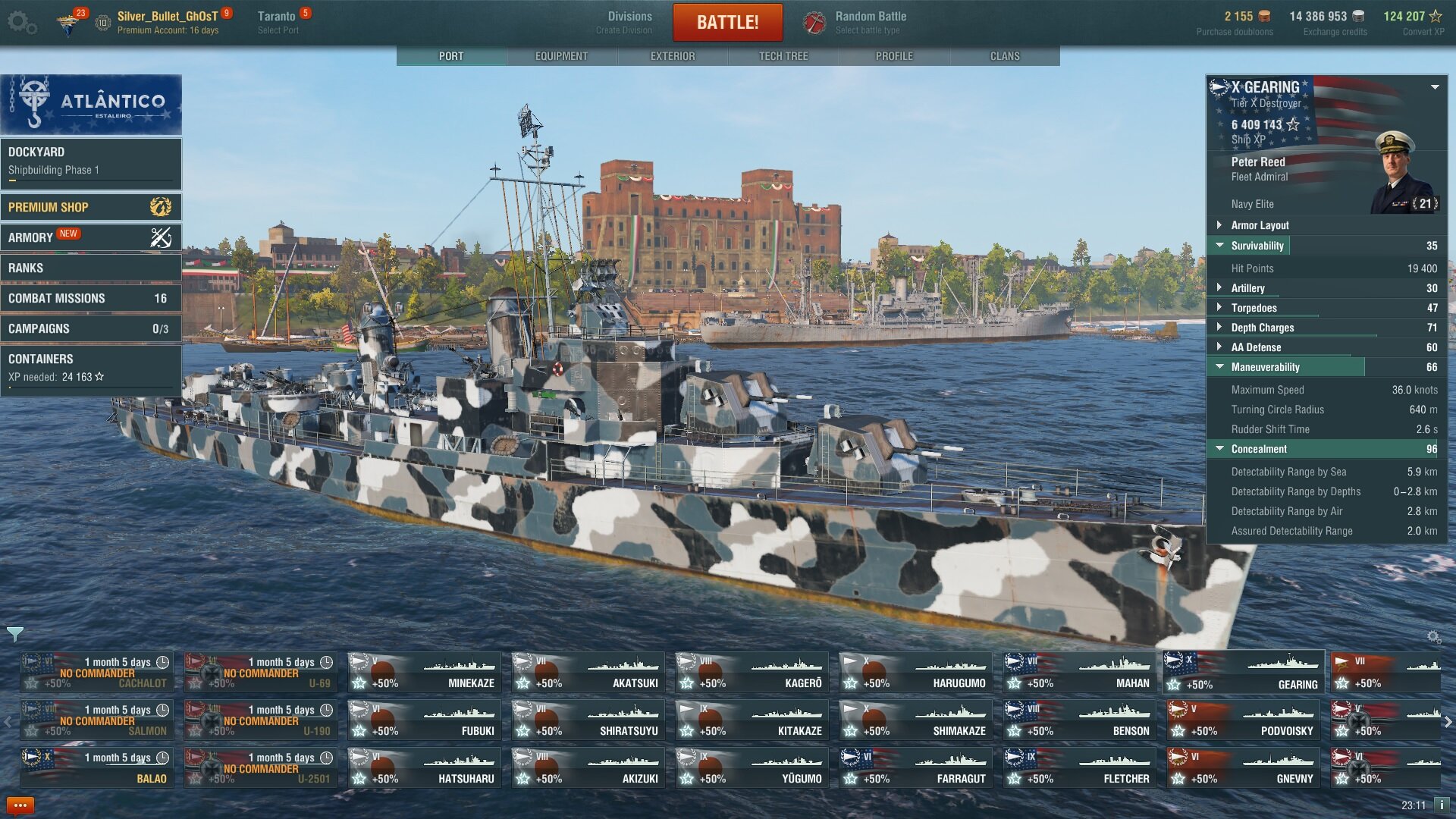Show Combat Missions list

click(91, 298)
